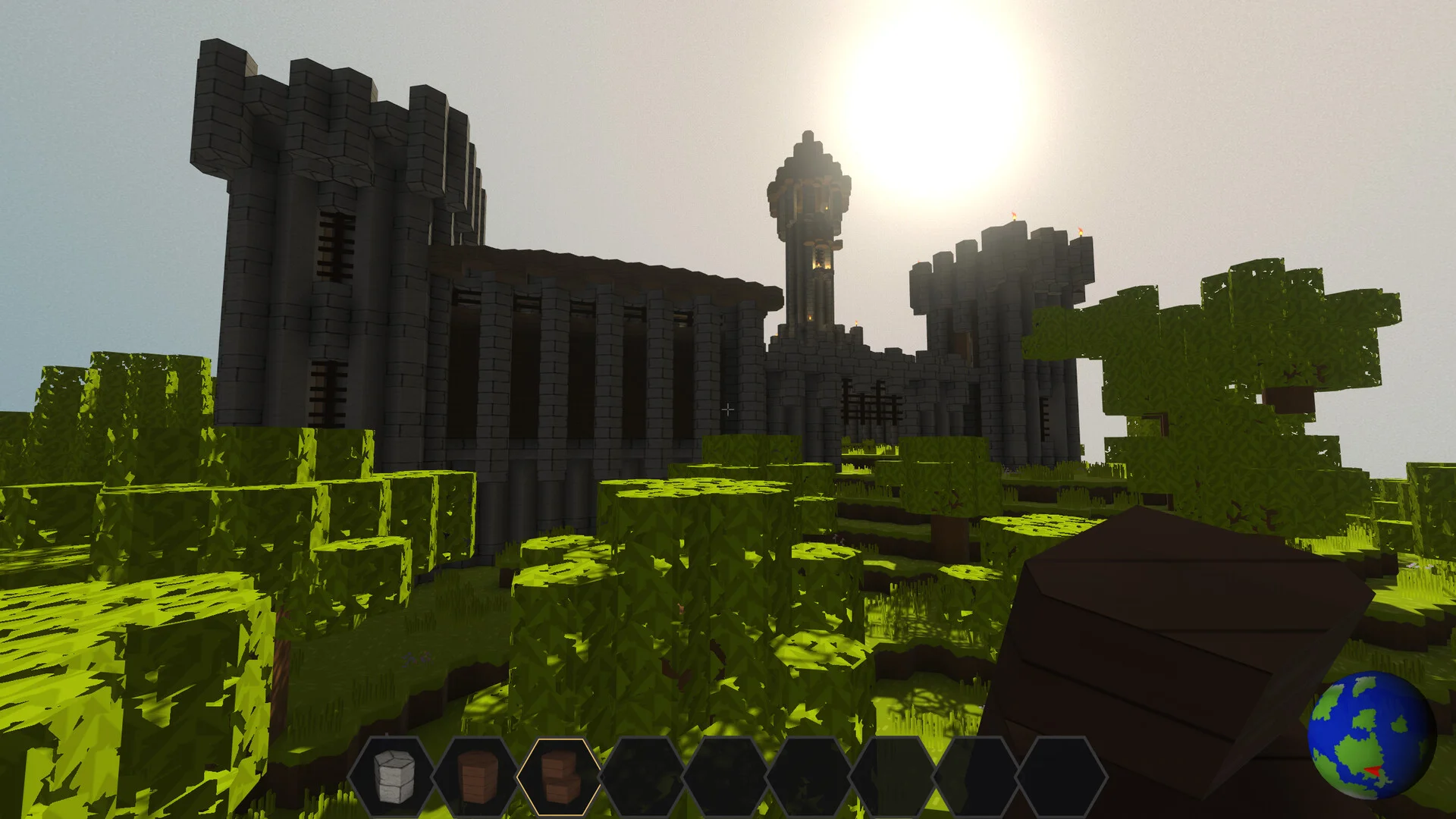Screen dimensions: 1456x819
Task: Select the single brown wood plank block slot
Action: (475, 776)
